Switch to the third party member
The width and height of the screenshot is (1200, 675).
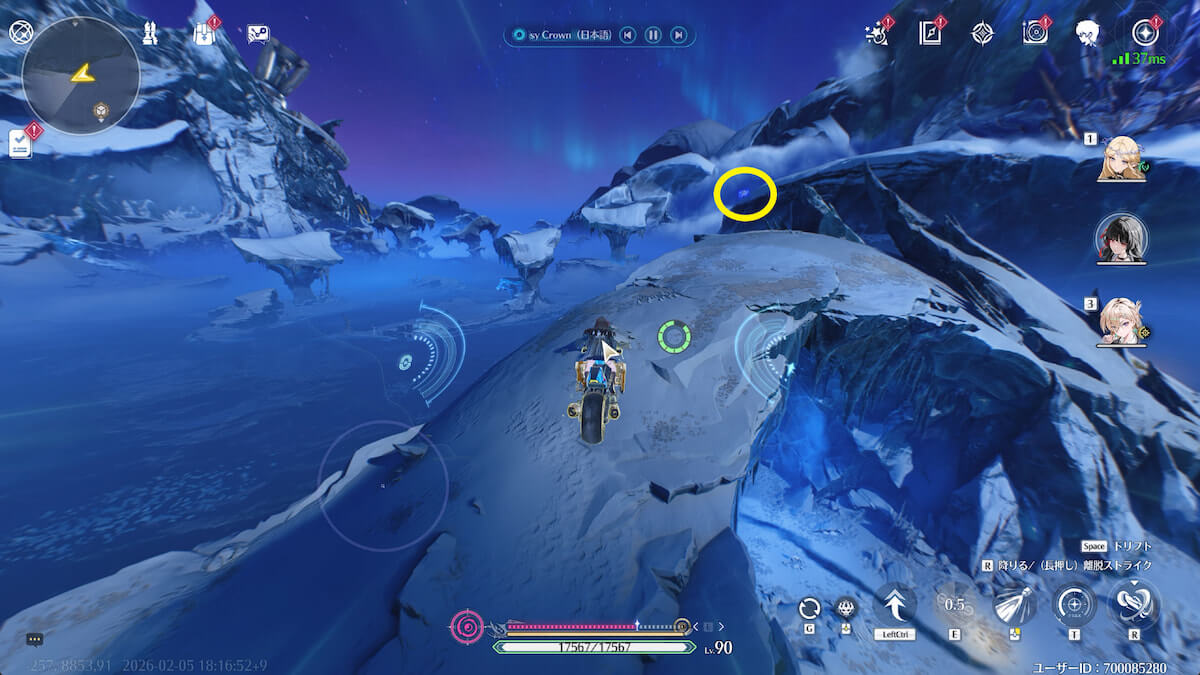tap(1121, 320)
